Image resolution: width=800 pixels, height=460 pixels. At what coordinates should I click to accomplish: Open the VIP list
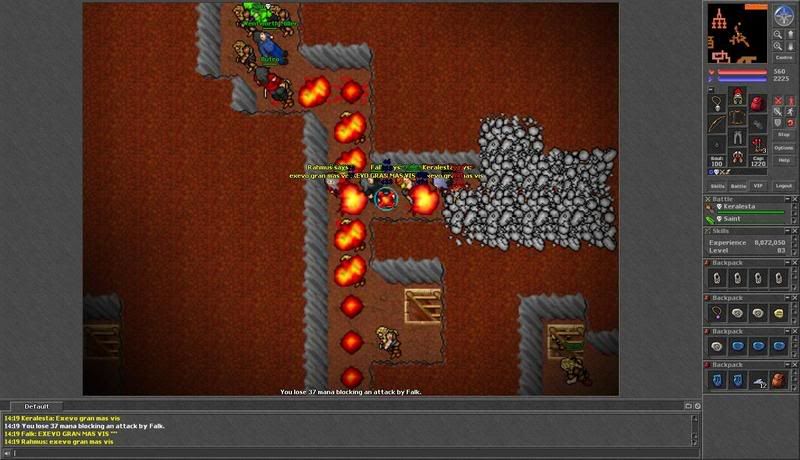[x=759, y=186]
